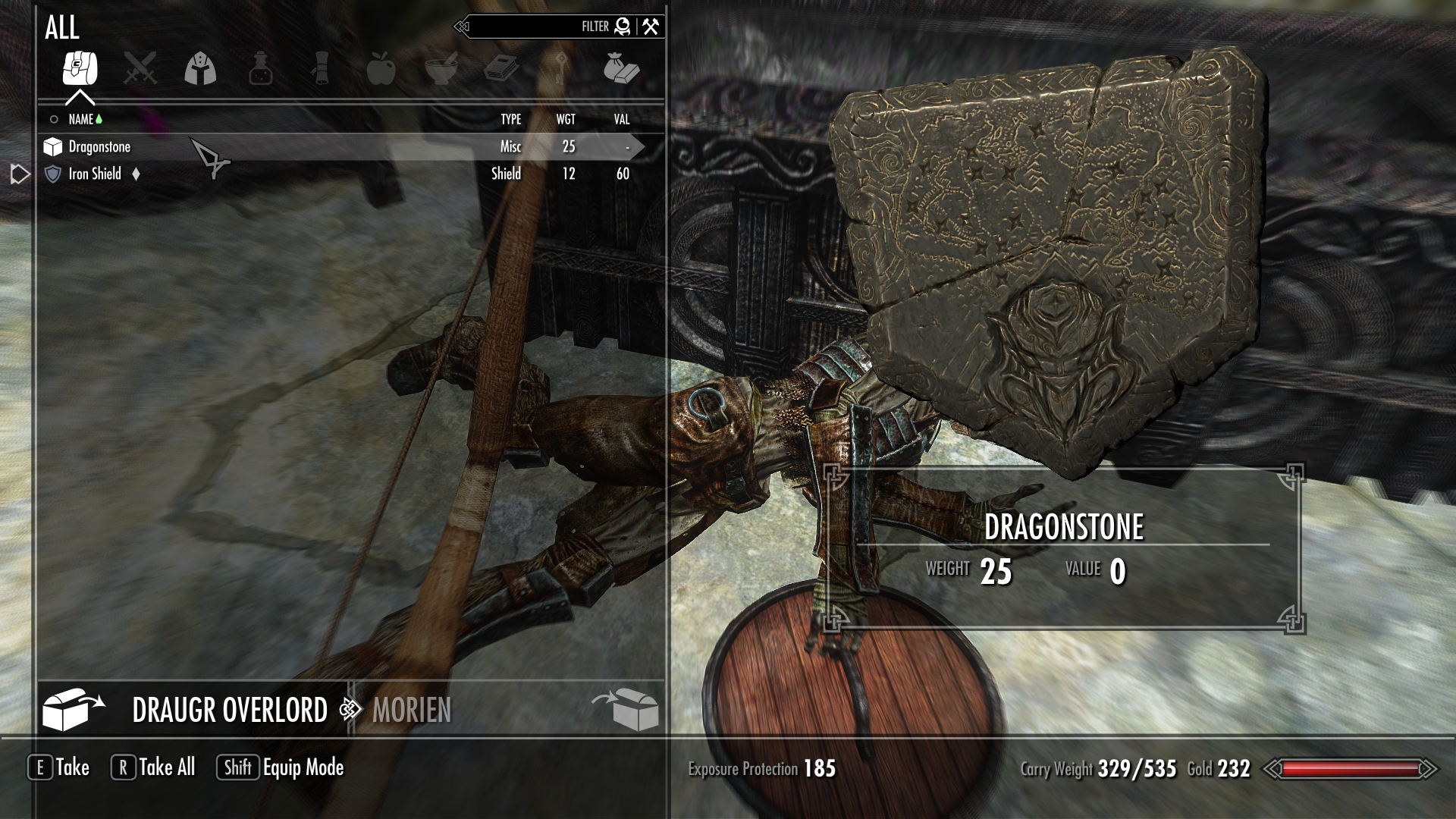
Task: Sort items by value column
Action: [x=622, y=119]
